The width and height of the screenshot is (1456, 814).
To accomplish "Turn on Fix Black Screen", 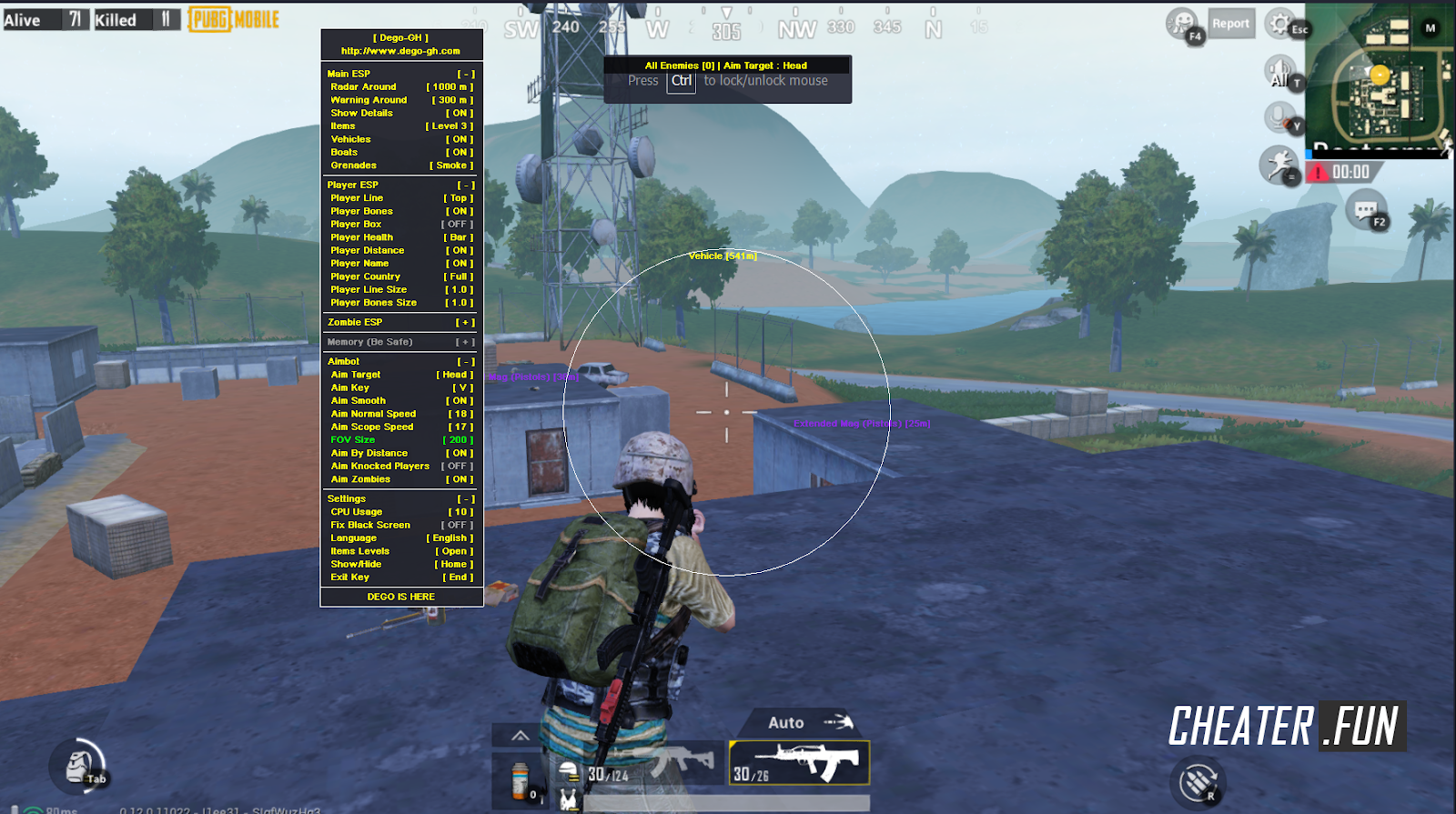I will [457, 524].
